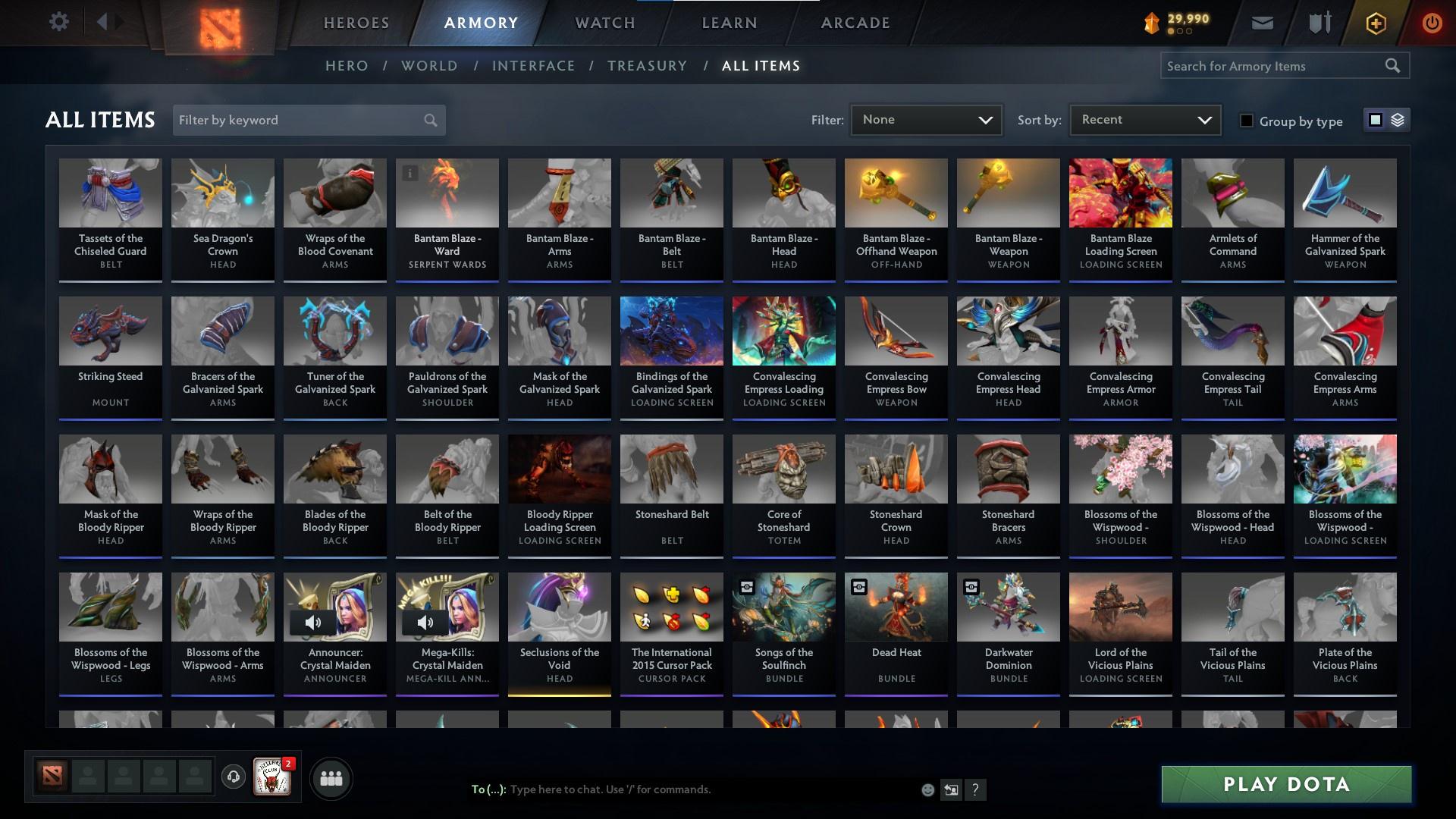Open the Sort by Recent dropdown
Viewport: 1456px width, 819px height.
click(1144, 120)
